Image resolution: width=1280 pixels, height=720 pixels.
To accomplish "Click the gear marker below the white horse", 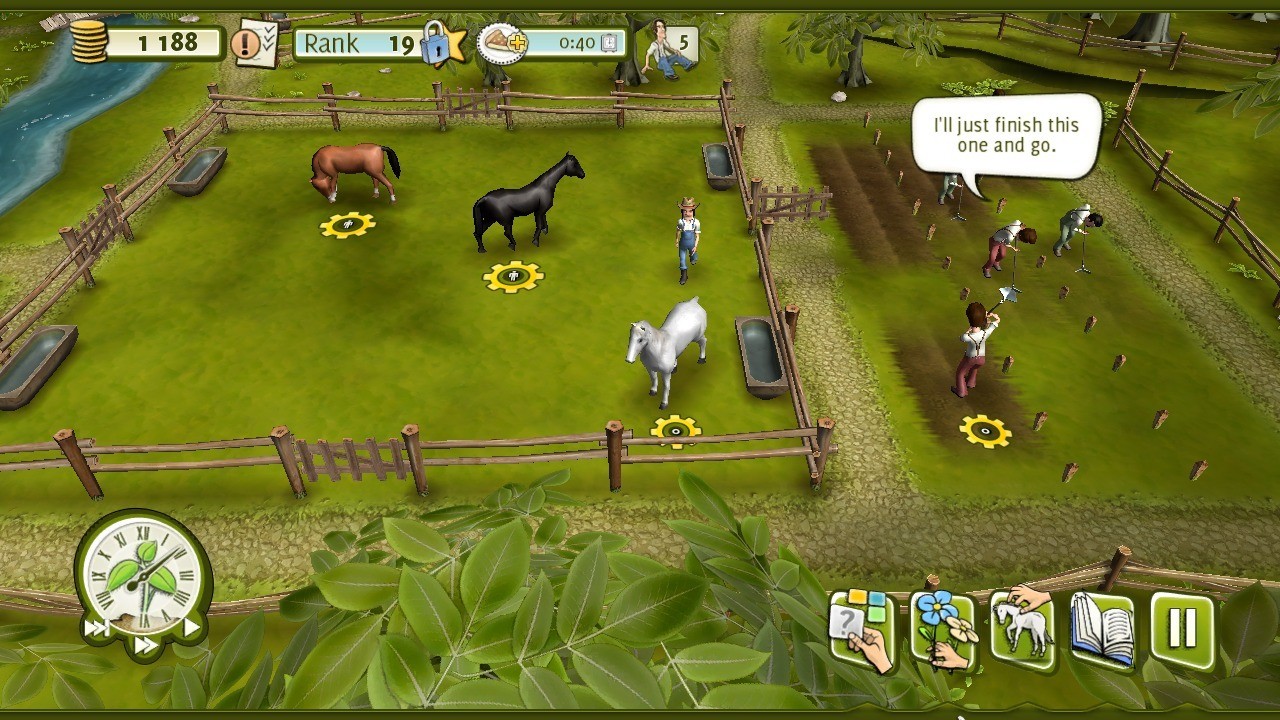I will pyautogui.click(x=676, y=432).
